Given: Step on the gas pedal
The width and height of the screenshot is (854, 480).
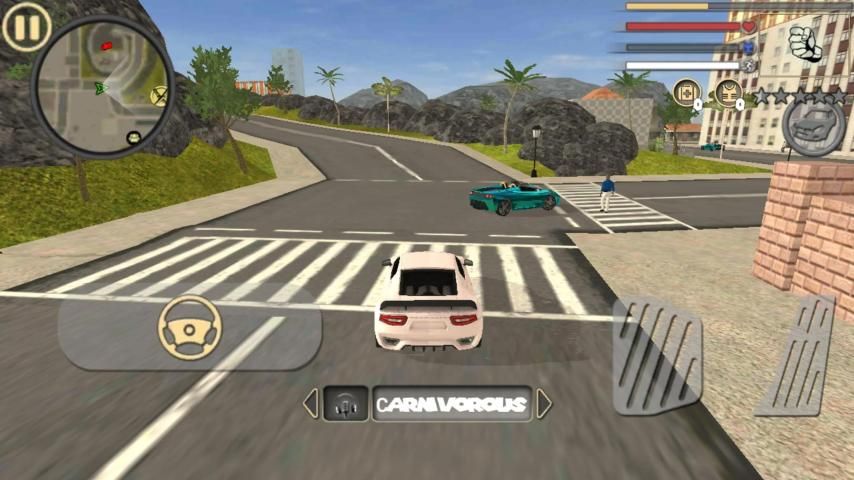Looking at the screenshot, I should pos(796,355).
